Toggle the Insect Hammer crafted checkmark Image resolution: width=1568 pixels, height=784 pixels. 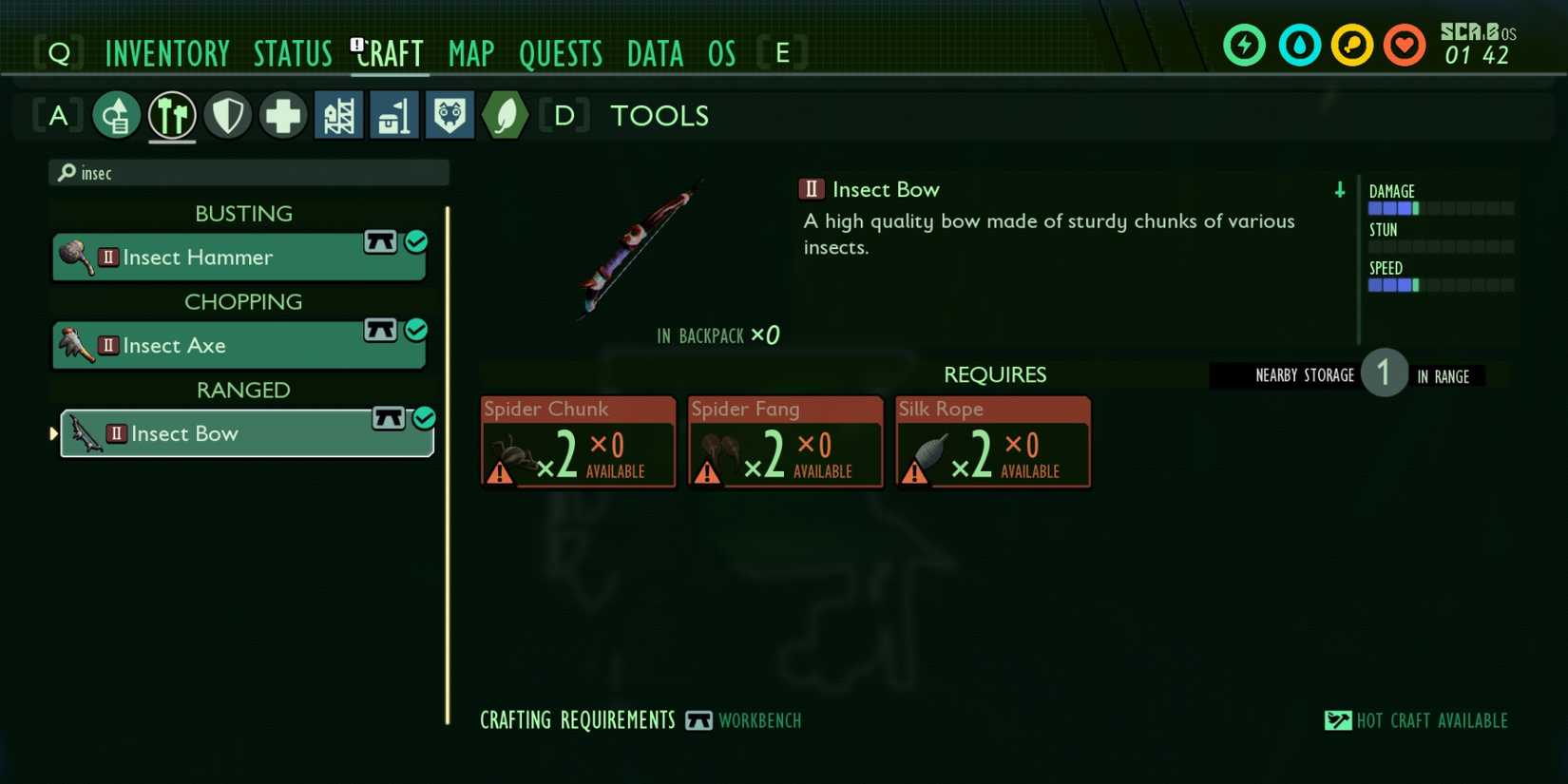click(x=416, y=242)
